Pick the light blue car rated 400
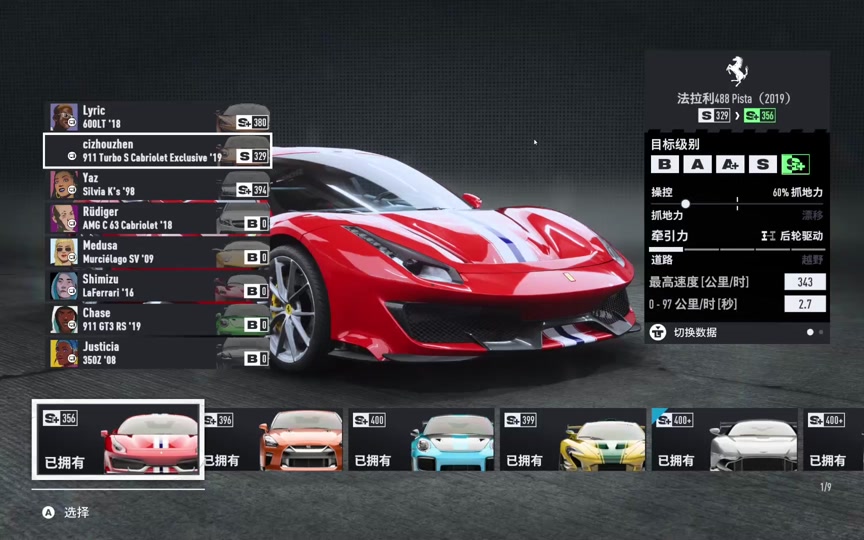 click(422, 440)
